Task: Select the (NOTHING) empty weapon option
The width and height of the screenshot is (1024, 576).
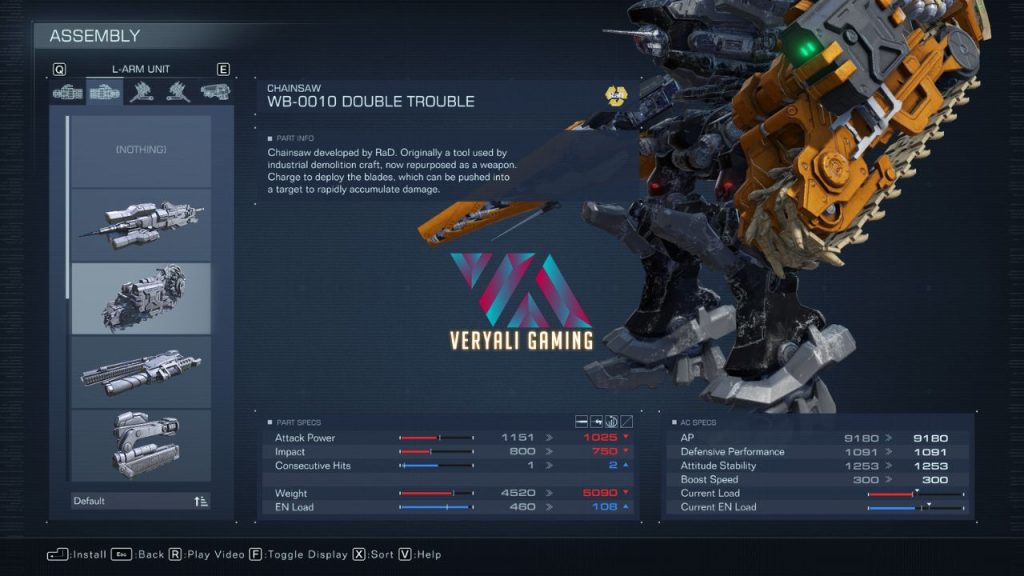Action: (141, 150)
